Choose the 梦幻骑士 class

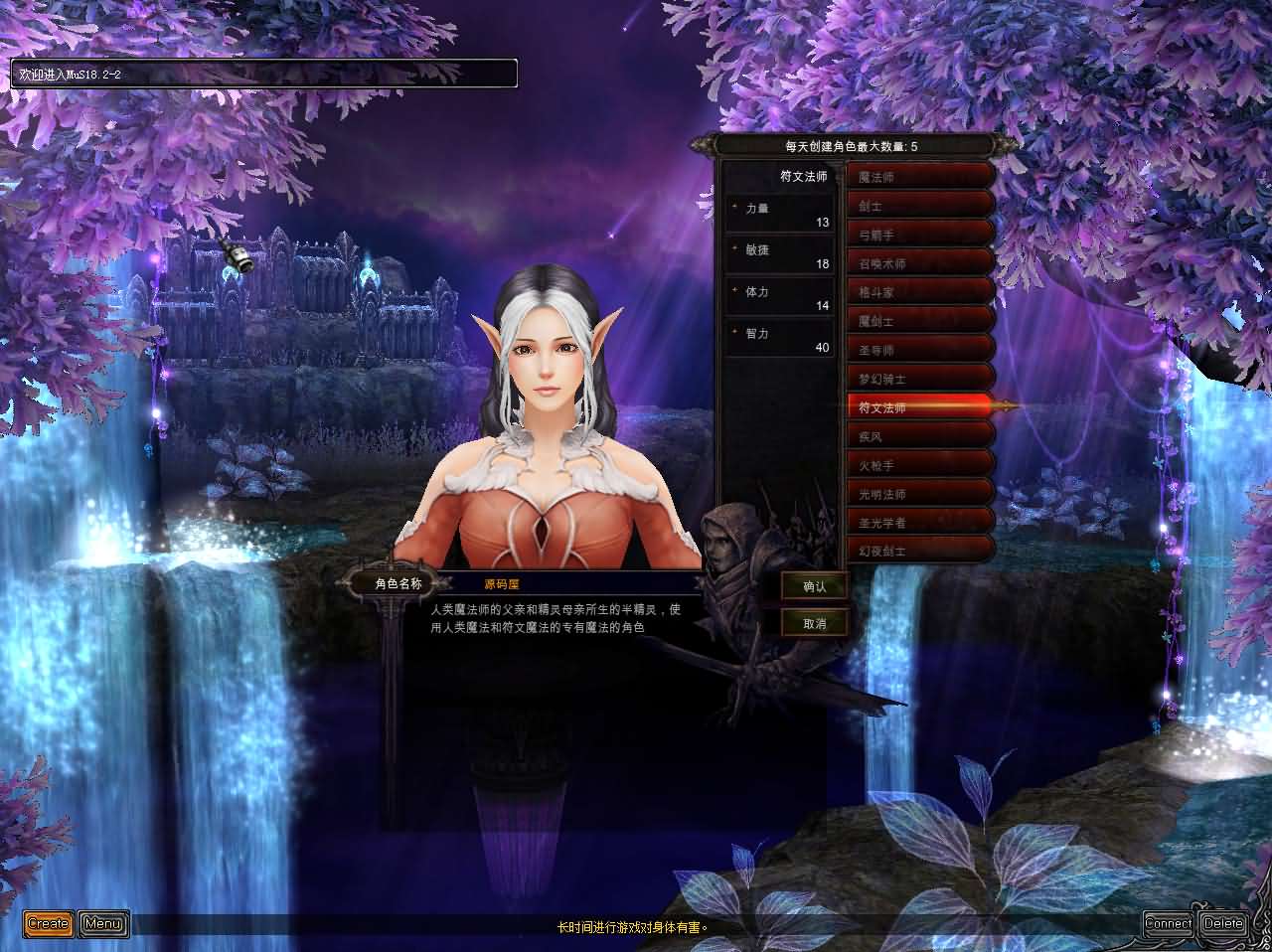(x=919, y=379)
